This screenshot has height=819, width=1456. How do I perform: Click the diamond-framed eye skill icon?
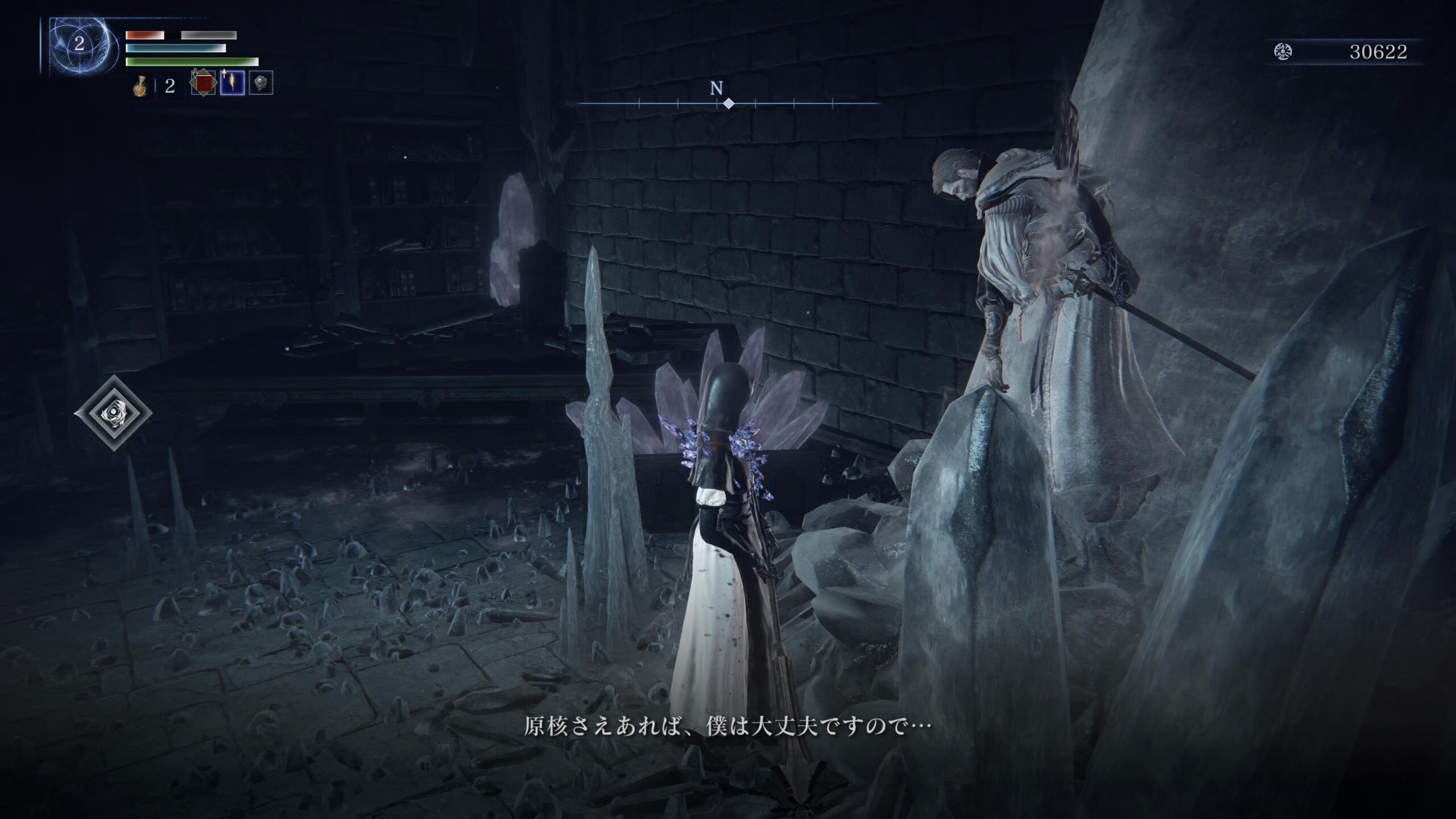pyautogui.click(x=113, y=413)
